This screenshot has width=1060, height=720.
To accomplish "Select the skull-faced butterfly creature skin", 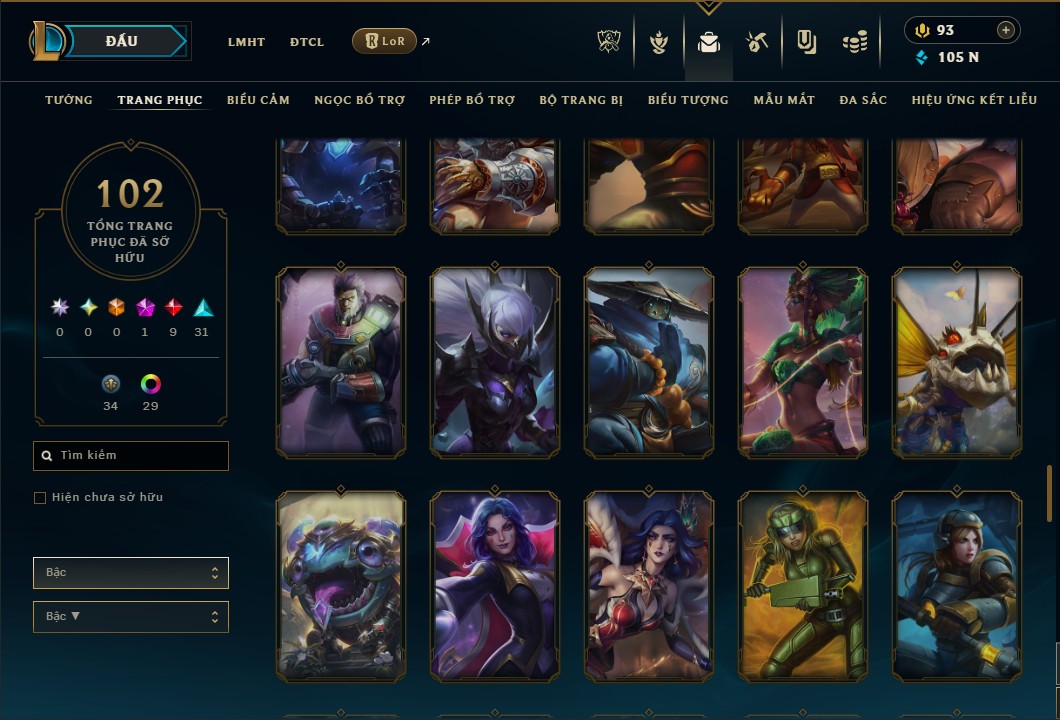I will point(957,362).
